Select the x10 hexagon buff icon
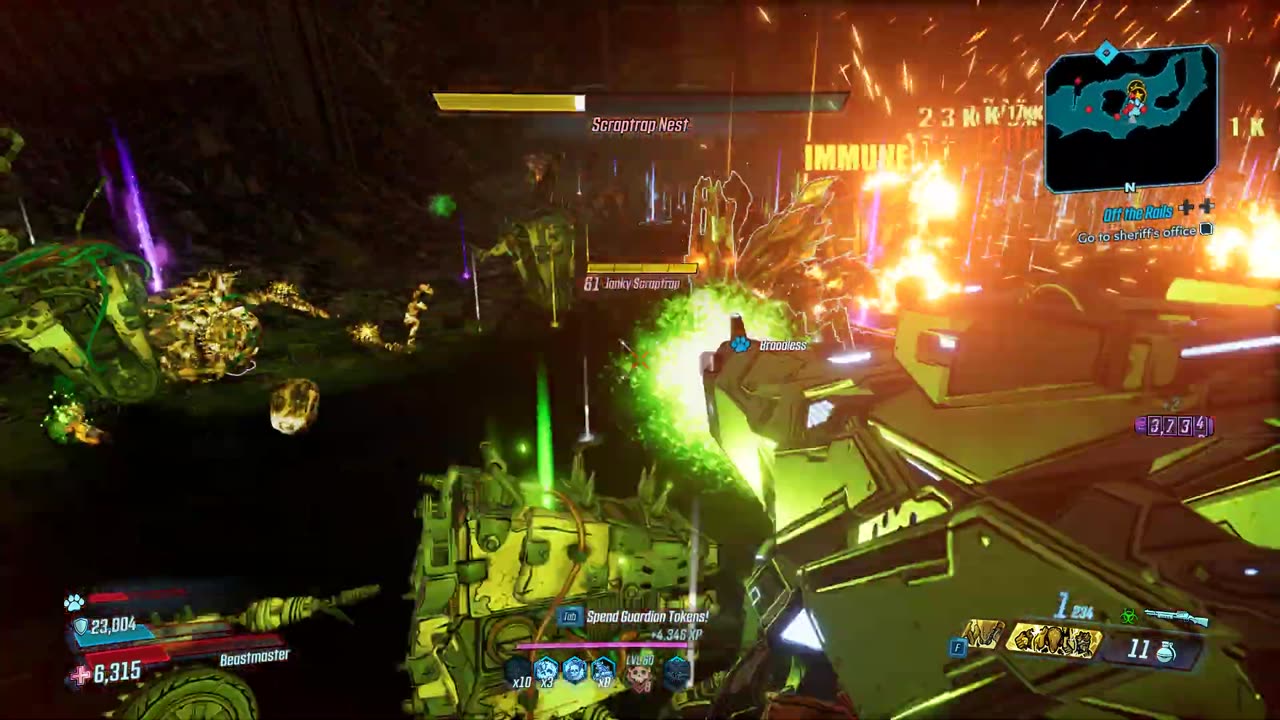Image resolution: width=1280 pixels, height=720 pixels. click(518, 670)
